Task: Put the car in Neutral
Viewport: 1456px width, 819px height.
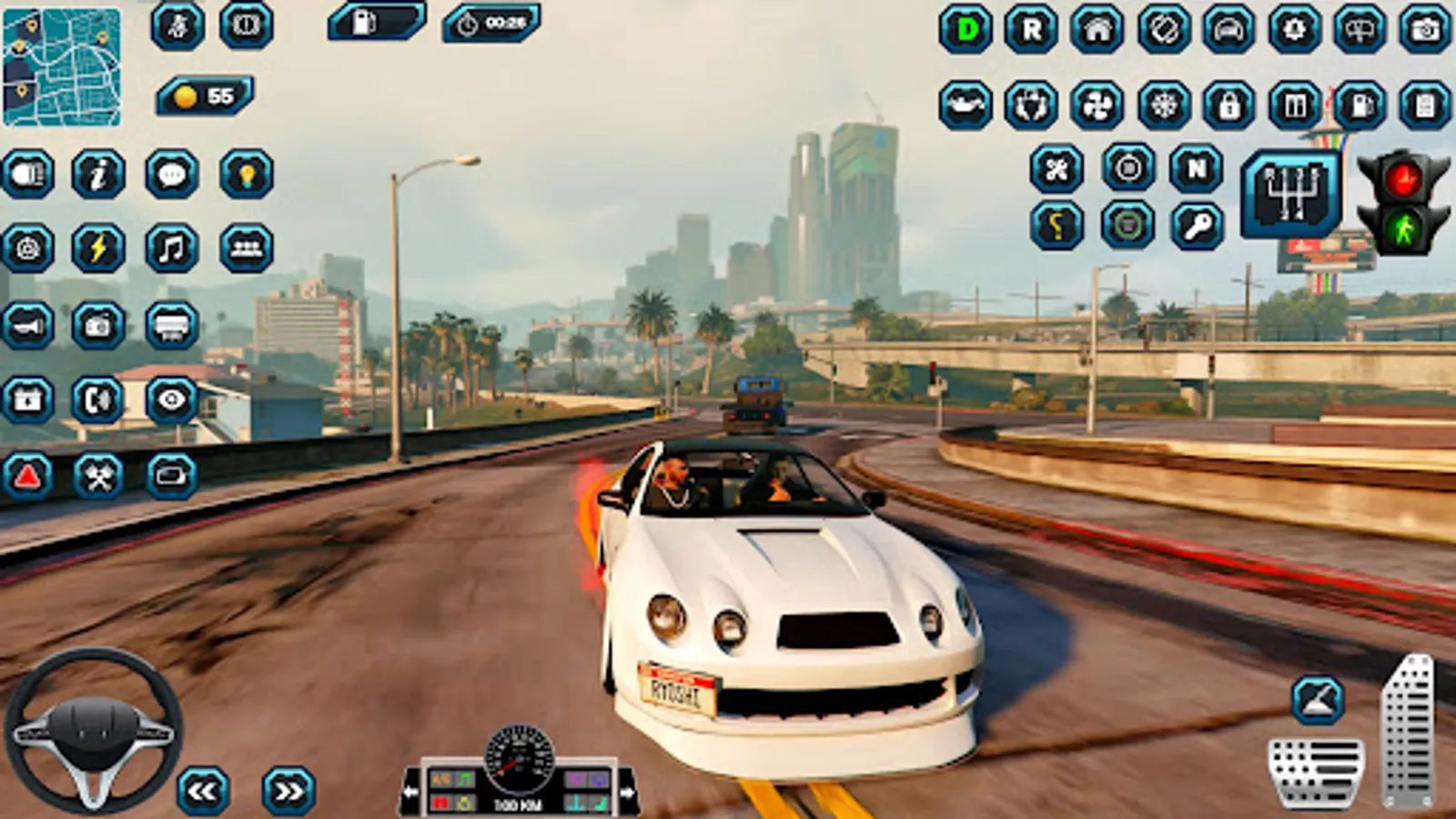Action: (x=1196, y=168)
